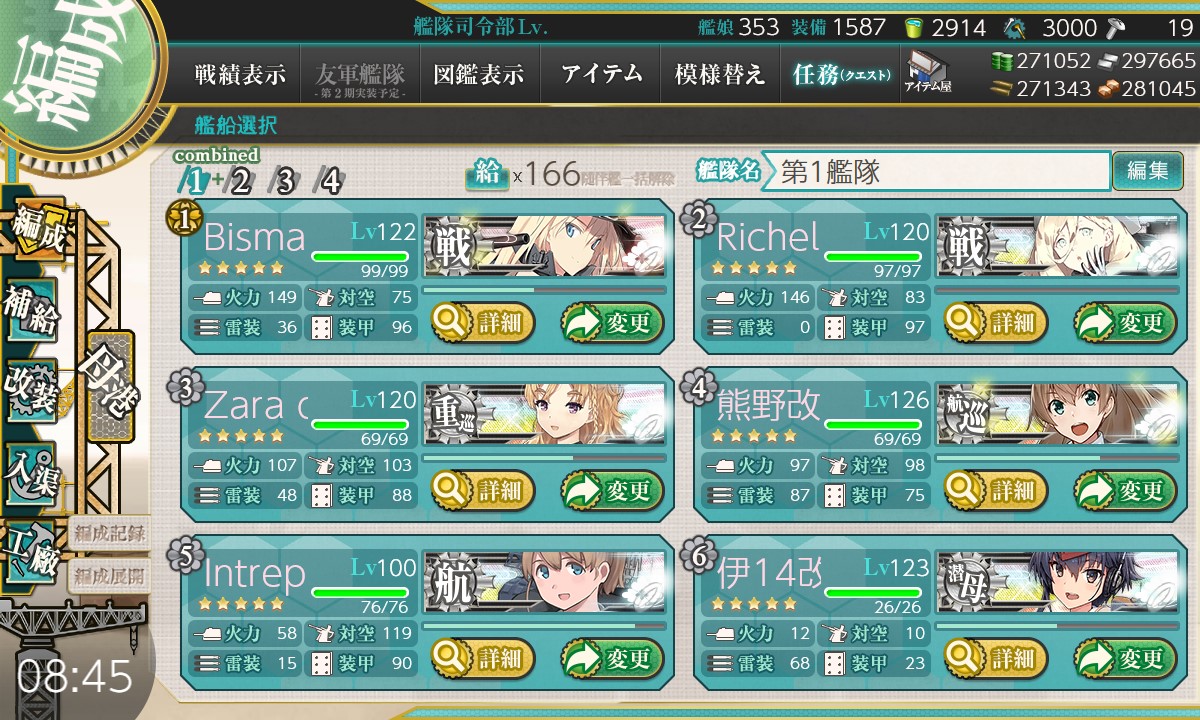Click 変更 to swap out 伊14改

[x=1118, y=659]
